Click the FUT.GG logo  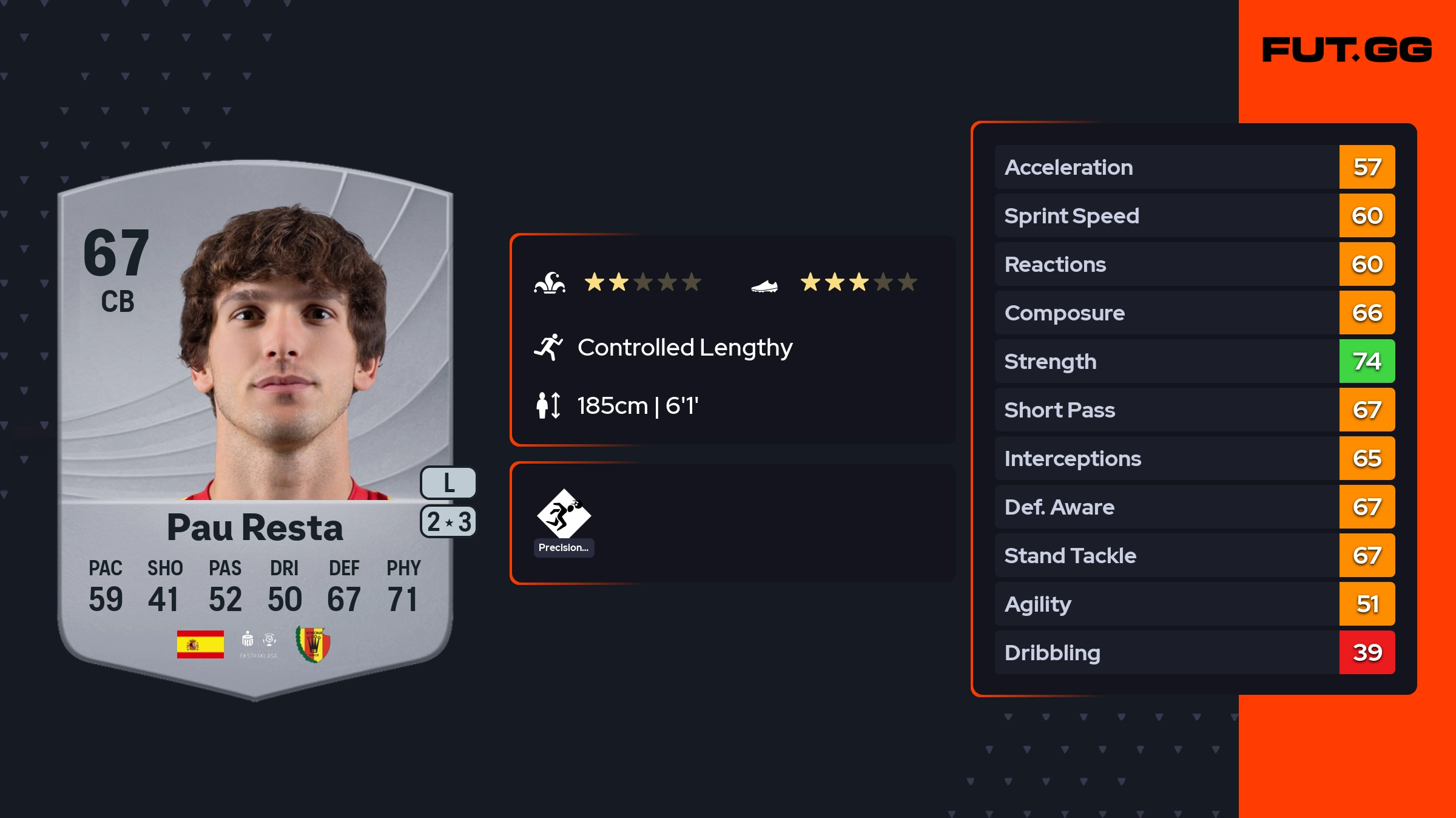(1347, 50)
